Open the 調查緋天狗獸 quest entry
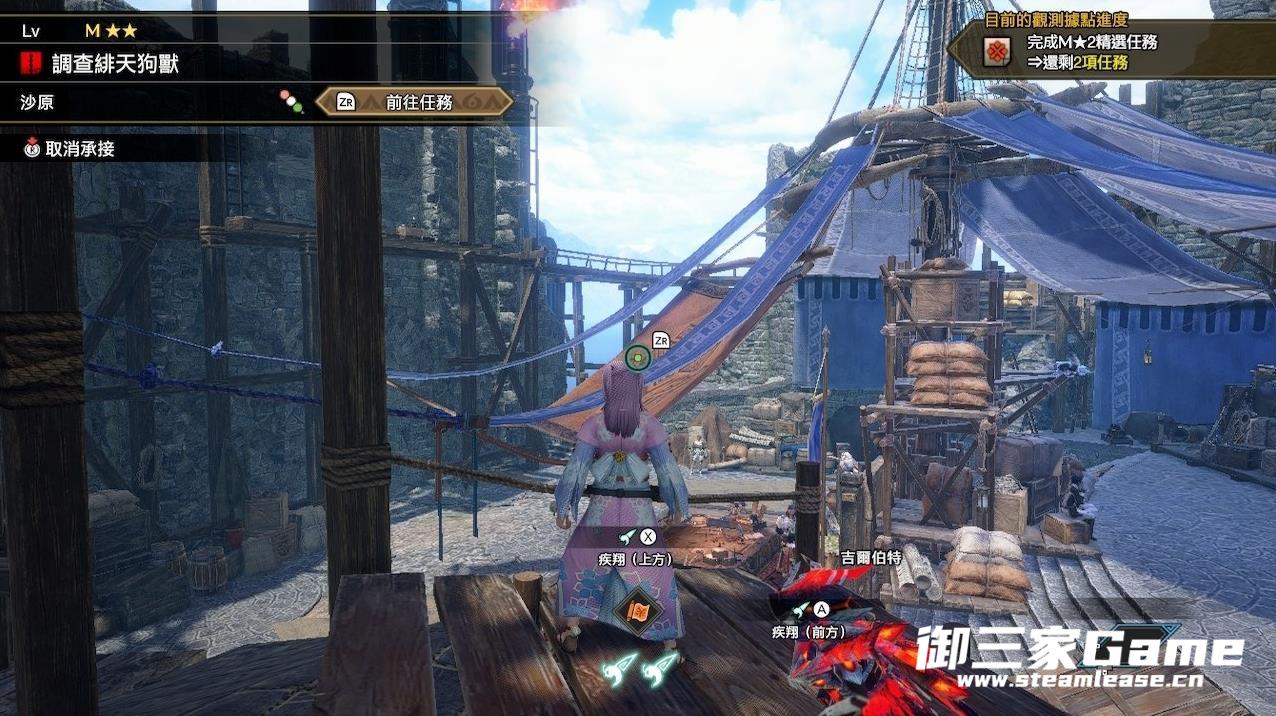 coord(115,65)
